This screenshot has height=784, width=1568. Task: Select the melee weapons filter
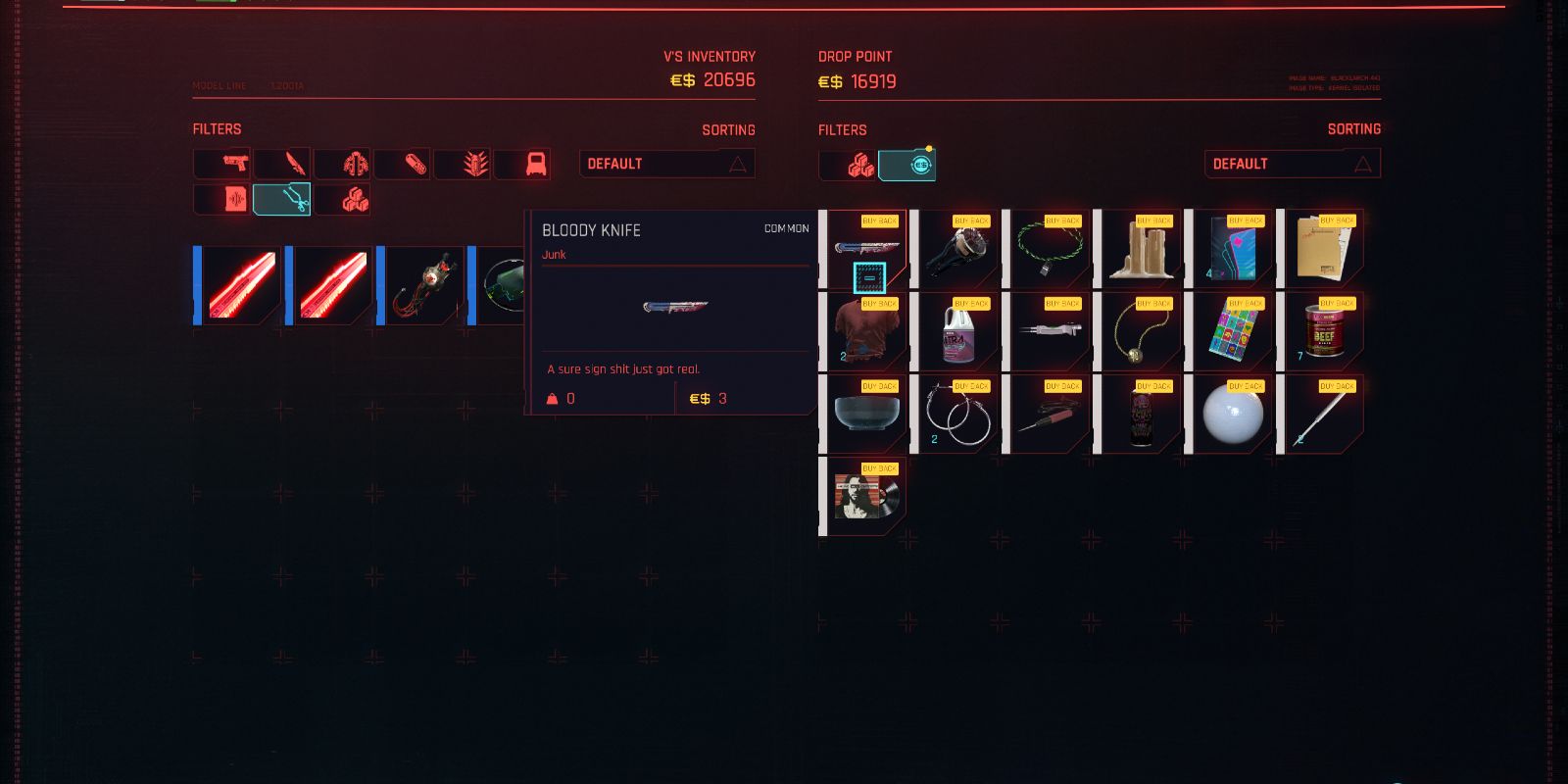tap(282, 164)
